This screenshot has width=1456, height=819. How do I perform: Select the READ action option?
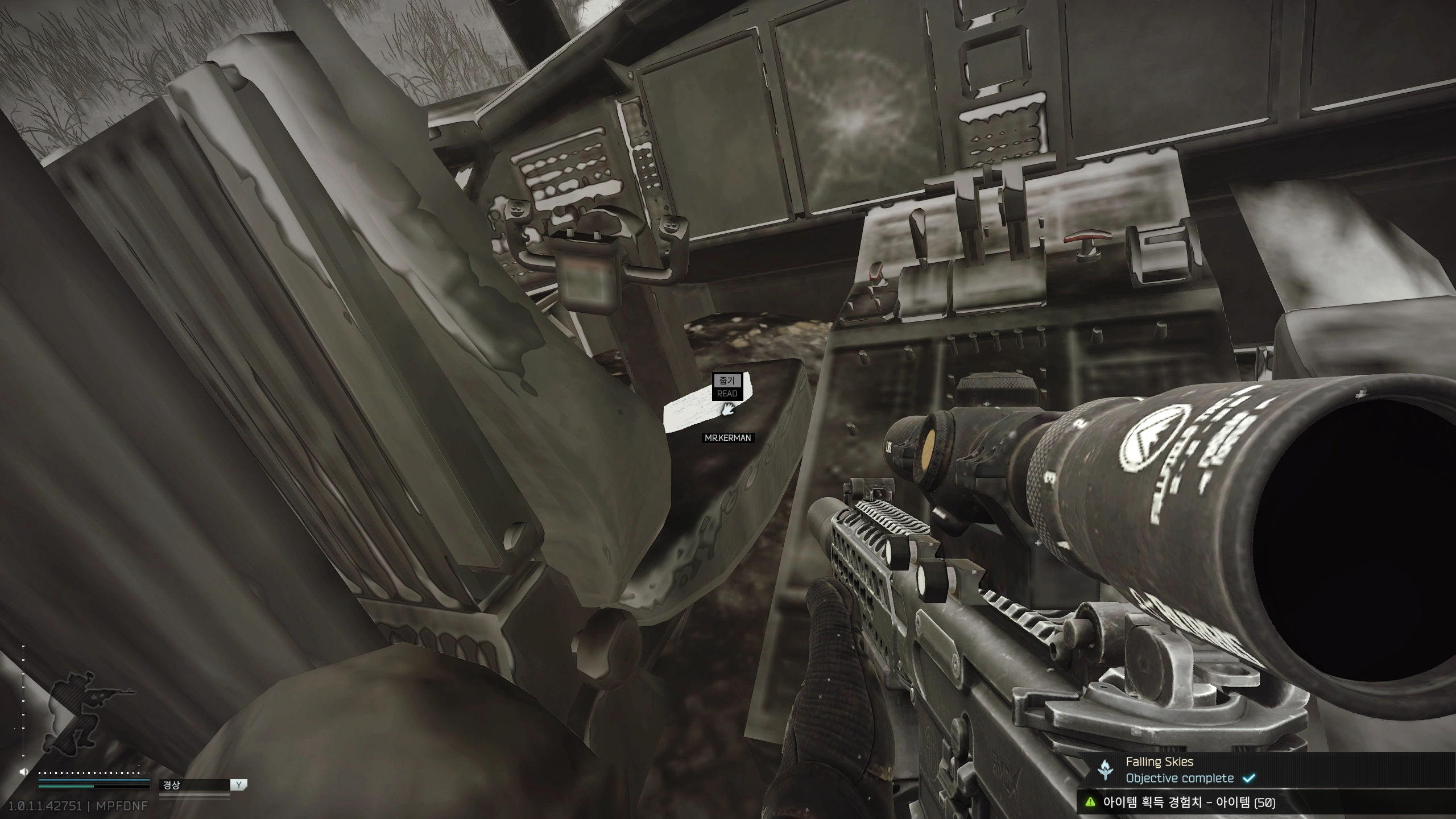727,394
